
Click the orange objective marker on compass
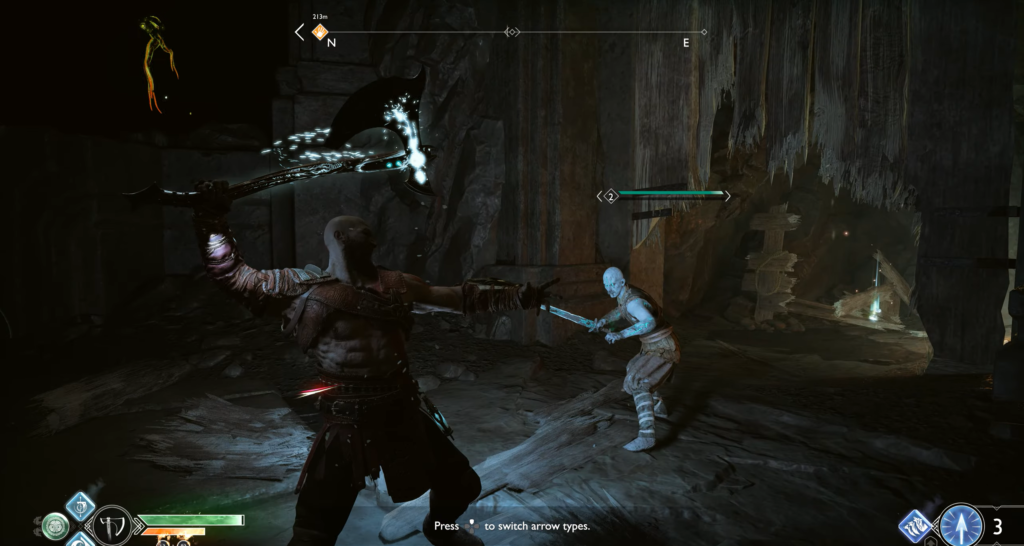321,32
